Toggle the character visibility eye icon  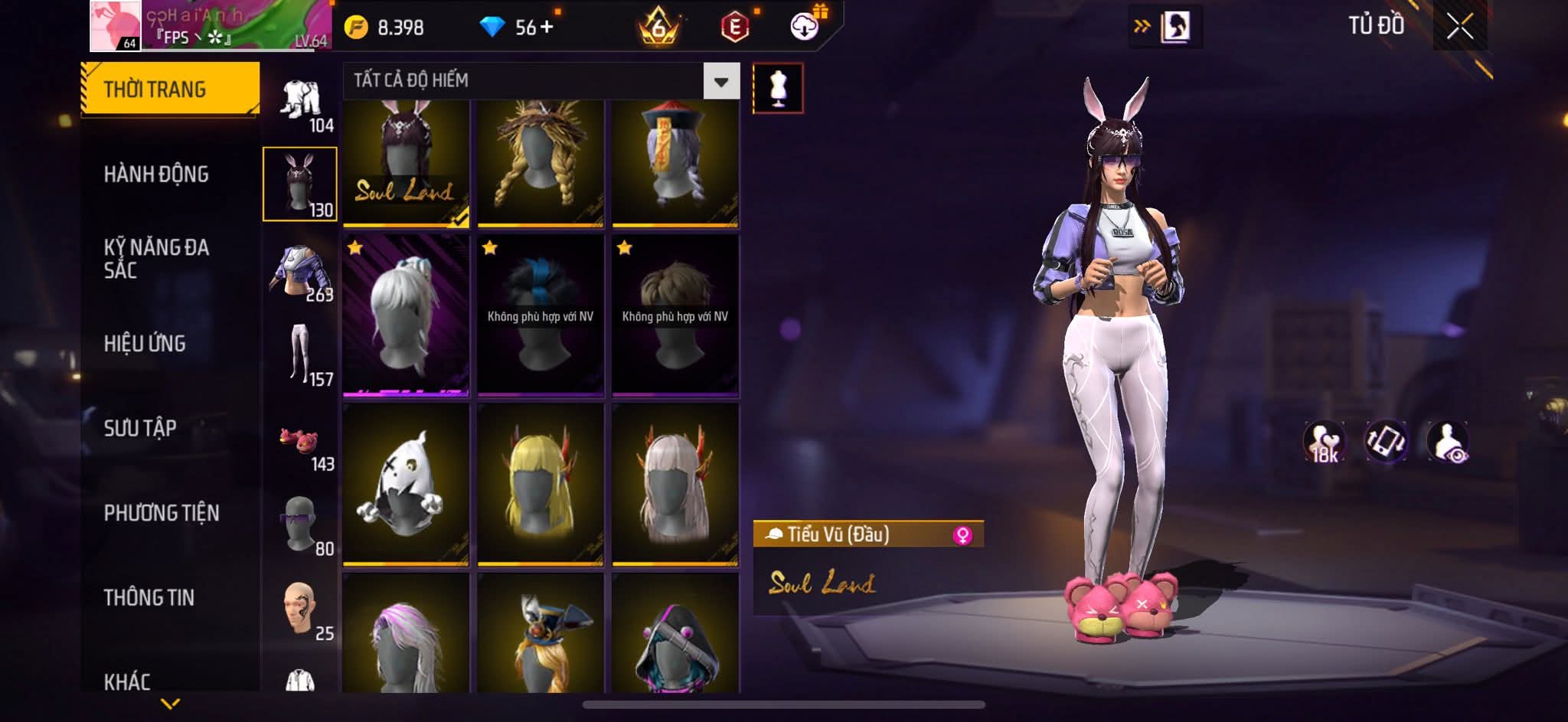click(1448, 442)
